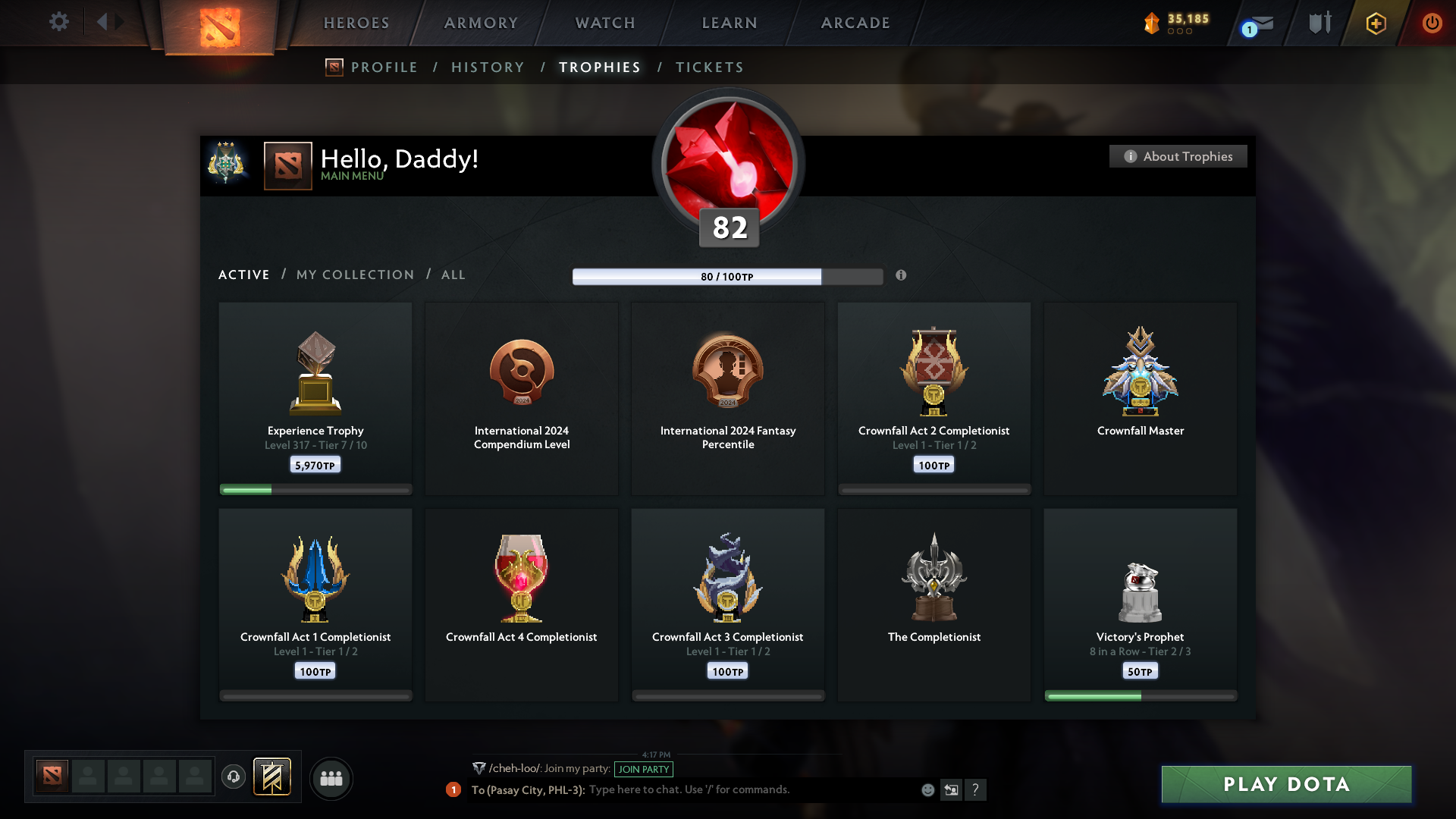
Task: Click the friends list icon near party slots
Action: point(331,778)
